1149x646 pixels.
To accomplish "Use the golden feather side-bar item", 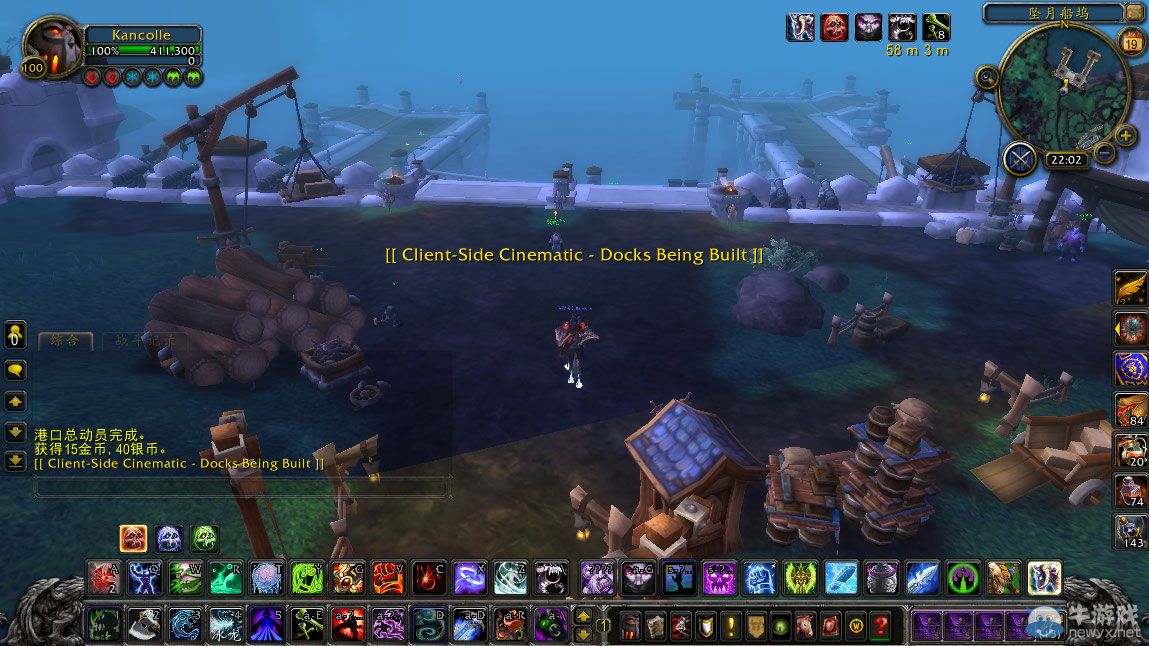I will click(1131, 288).
